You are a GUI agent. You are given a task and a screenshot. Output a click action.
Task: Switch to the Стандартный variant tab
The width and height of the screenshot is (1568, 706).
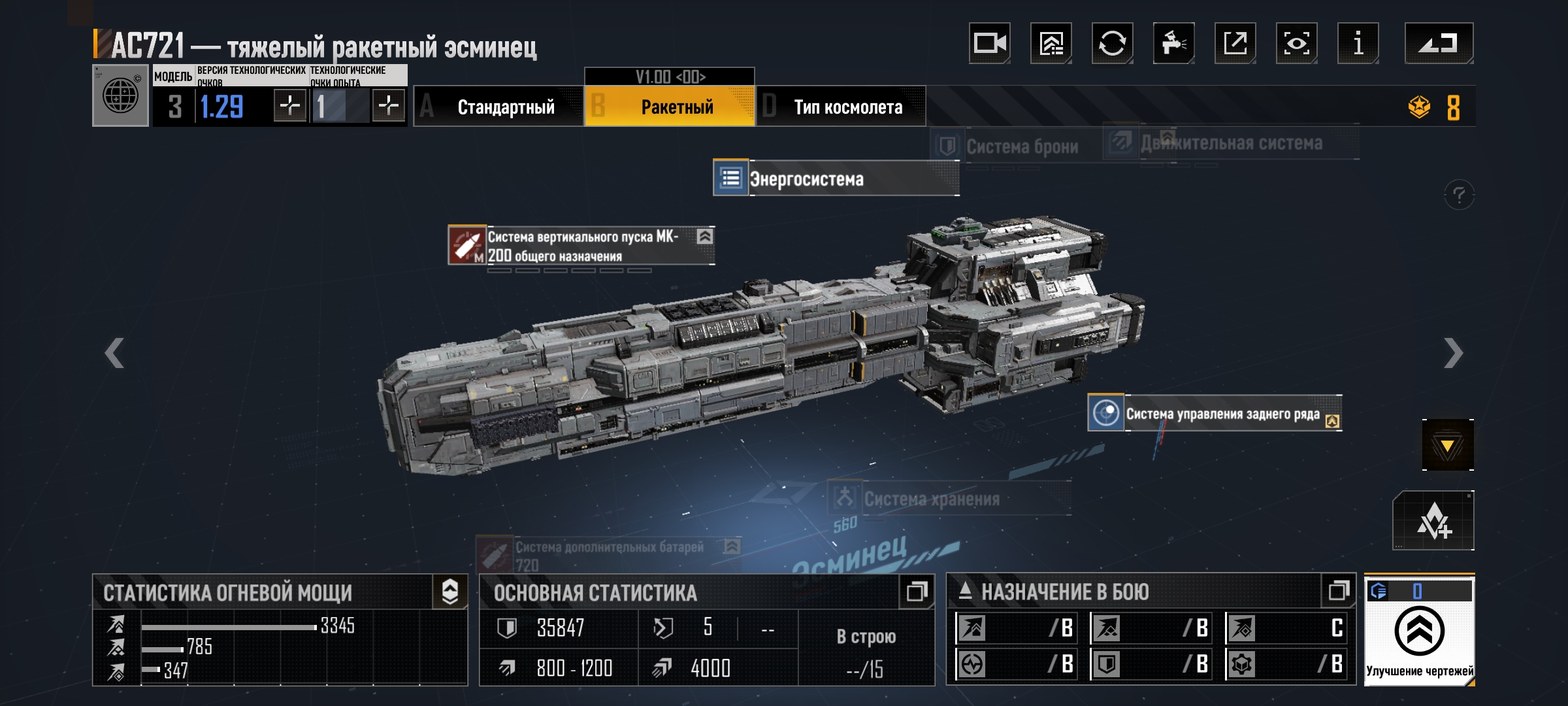(499, 107)
